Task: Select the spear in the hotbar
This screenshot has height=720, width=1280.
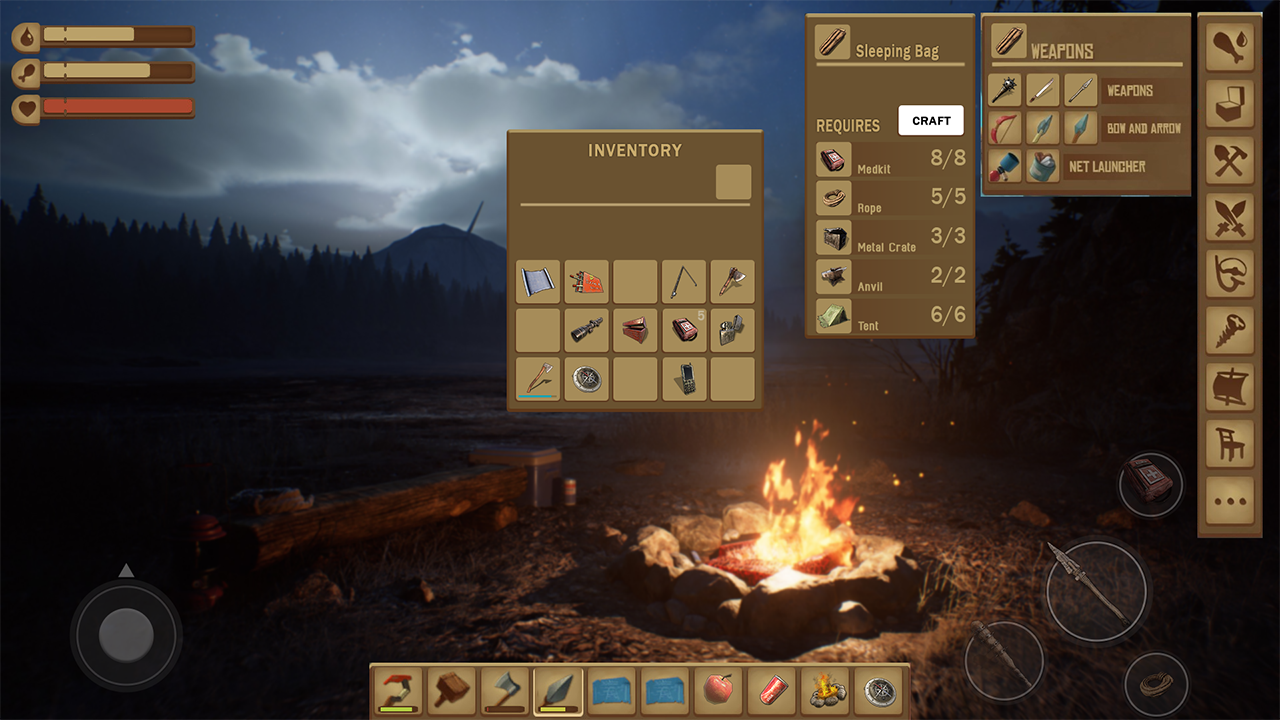Action: tap(558, 690)
